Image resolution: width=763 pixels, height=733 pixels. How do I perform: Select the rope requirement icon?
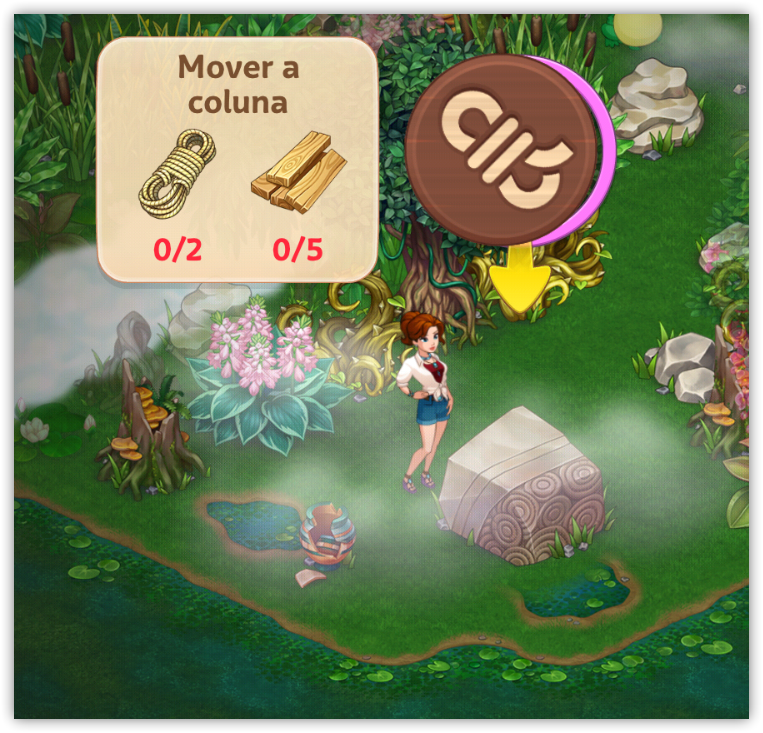[178, 176]
